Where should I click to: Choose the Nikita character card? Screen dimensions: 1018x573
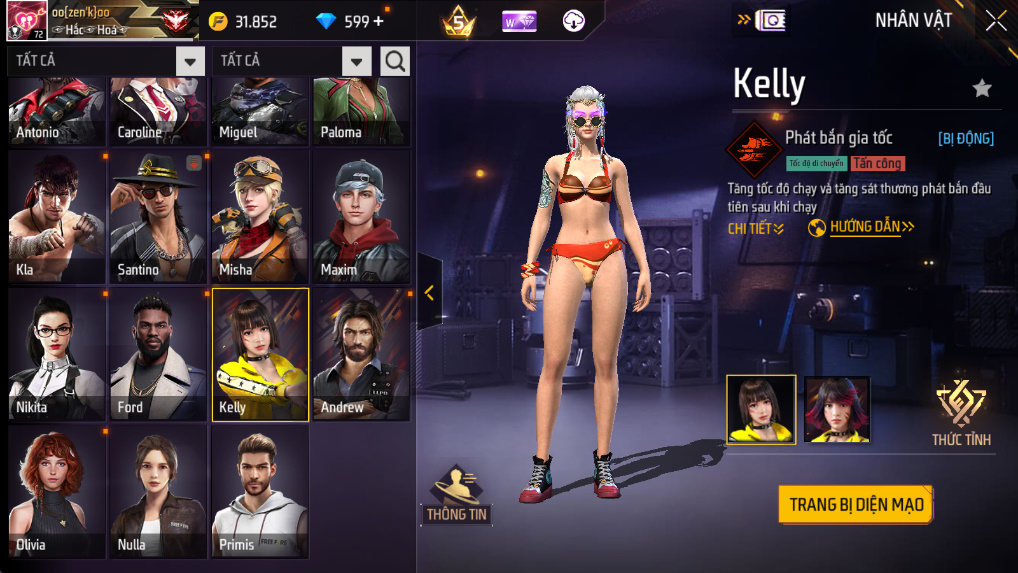click(57, 354)
